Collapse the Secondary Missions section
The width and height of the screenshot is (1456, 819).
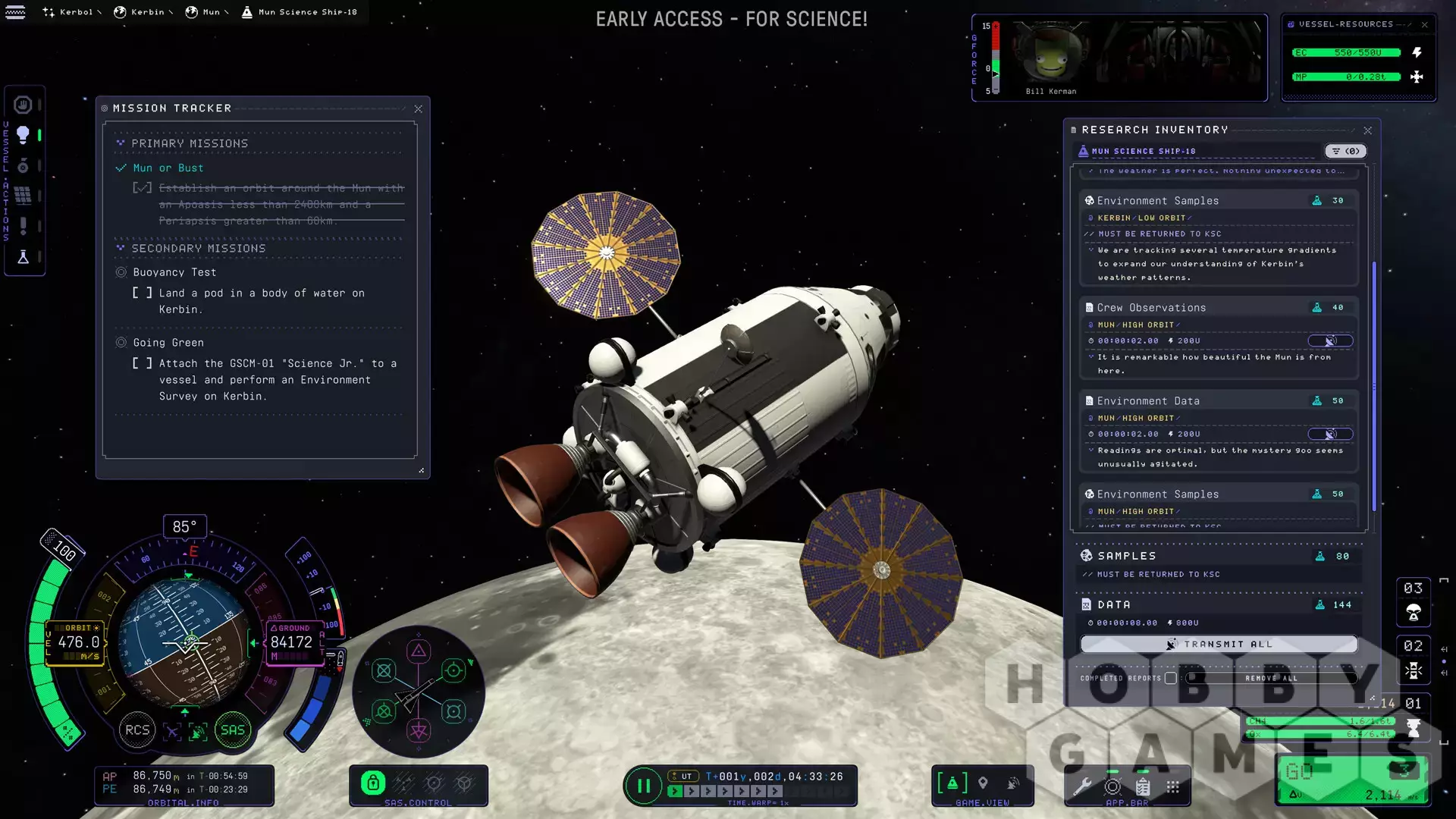121,248
